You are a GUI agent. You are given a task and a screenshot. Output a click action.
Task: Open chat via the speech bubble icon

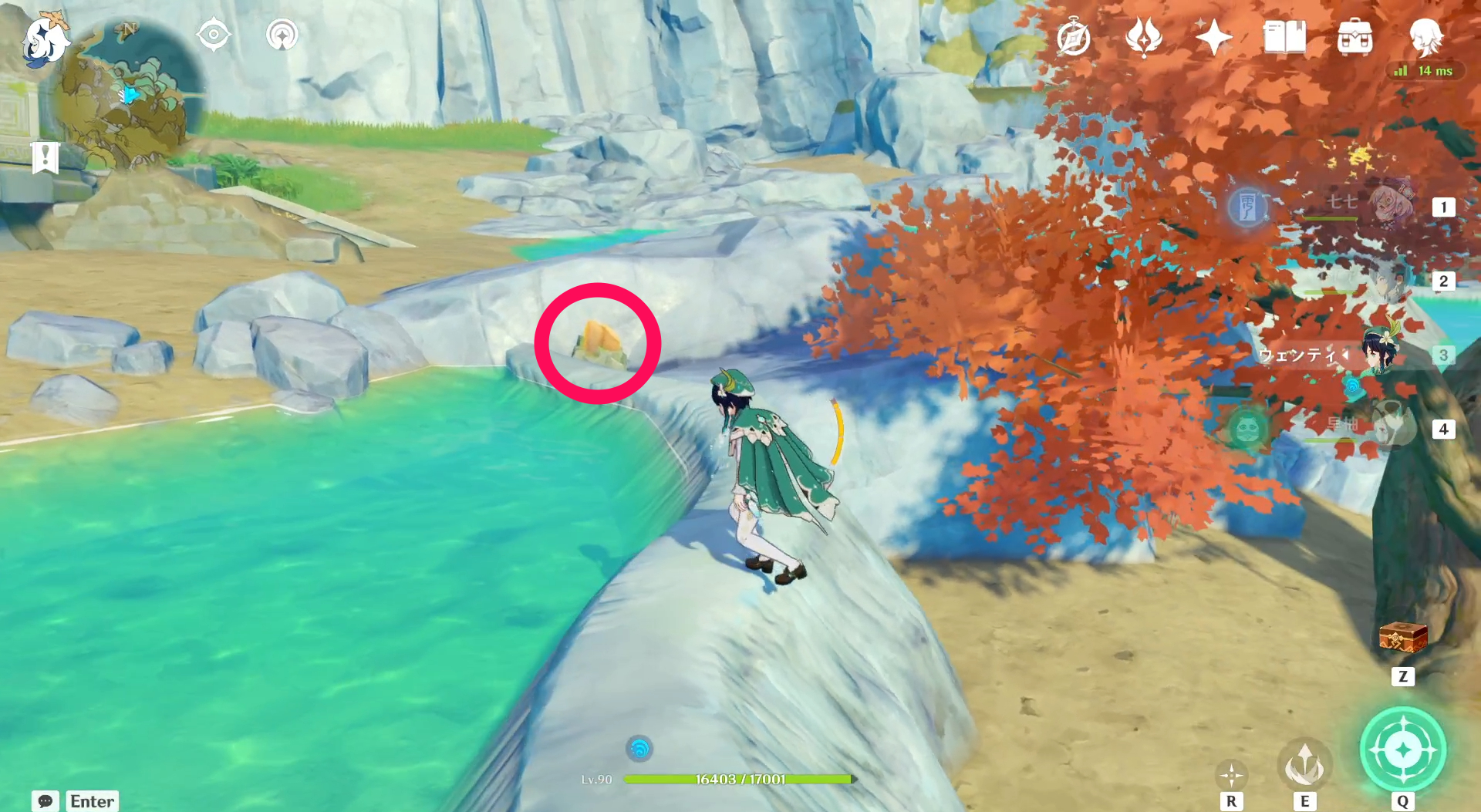click(44, 802)
